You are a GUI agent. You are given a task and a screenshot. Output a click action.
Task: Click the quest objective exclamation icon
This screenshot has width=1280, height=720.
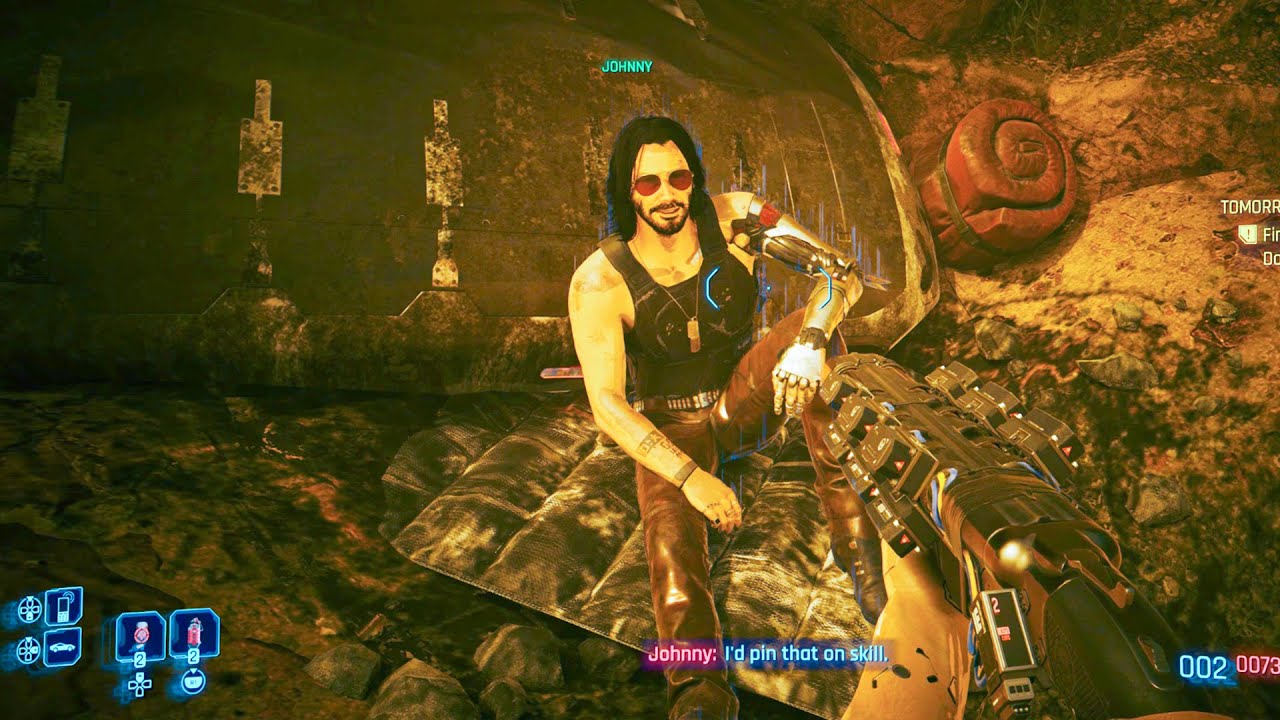click(1247, 234)
